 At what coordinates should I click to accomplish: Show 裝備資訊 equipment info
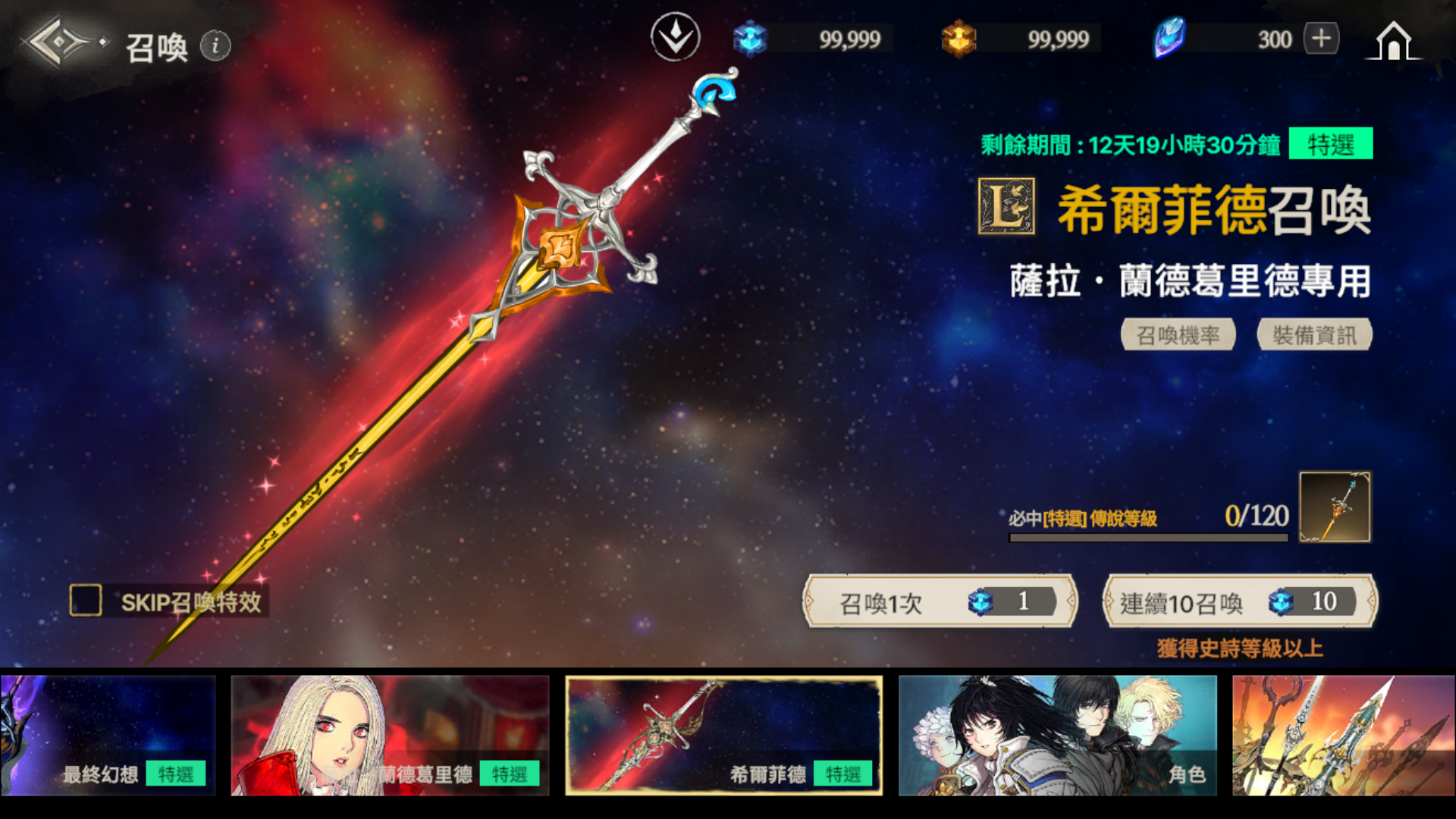click(1314, 334)
